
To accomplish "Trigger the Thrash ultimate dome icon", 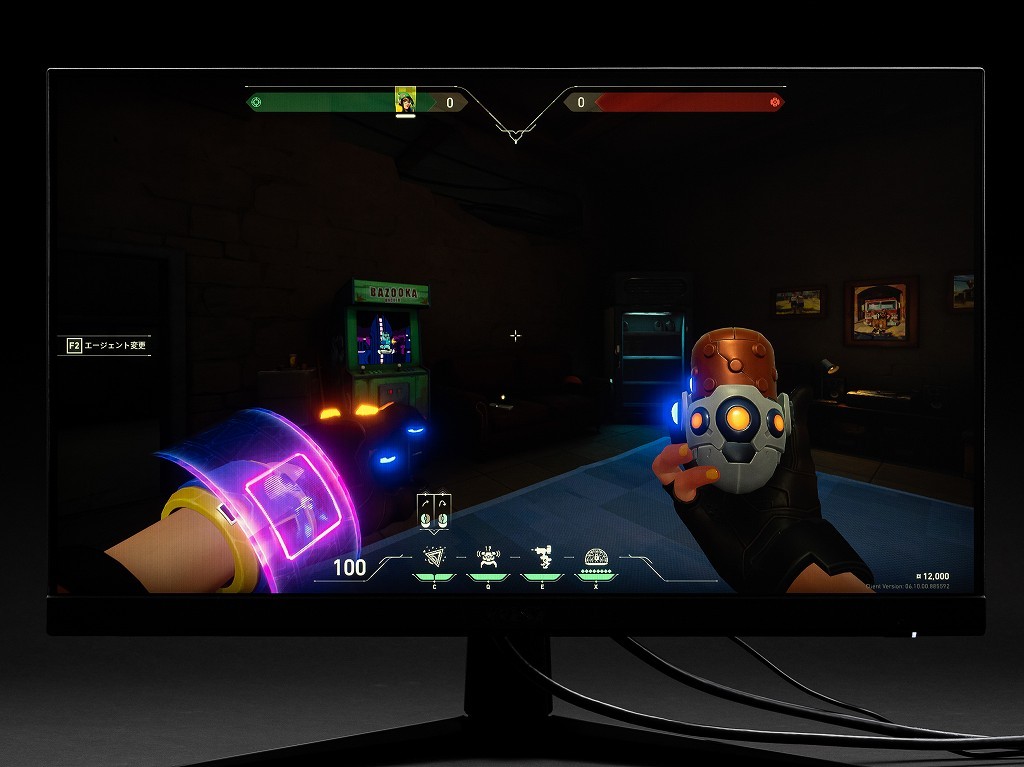I will [596, 557].
